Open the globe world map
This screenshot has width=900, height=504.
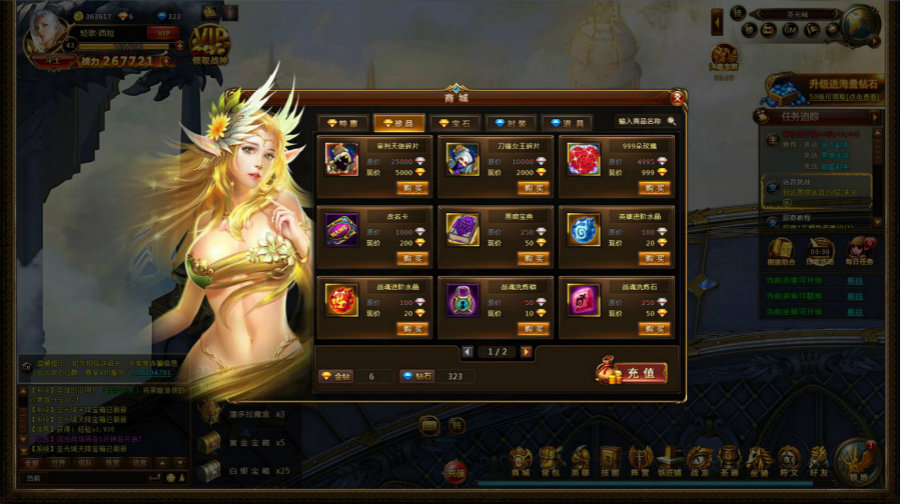click(859, 22)
